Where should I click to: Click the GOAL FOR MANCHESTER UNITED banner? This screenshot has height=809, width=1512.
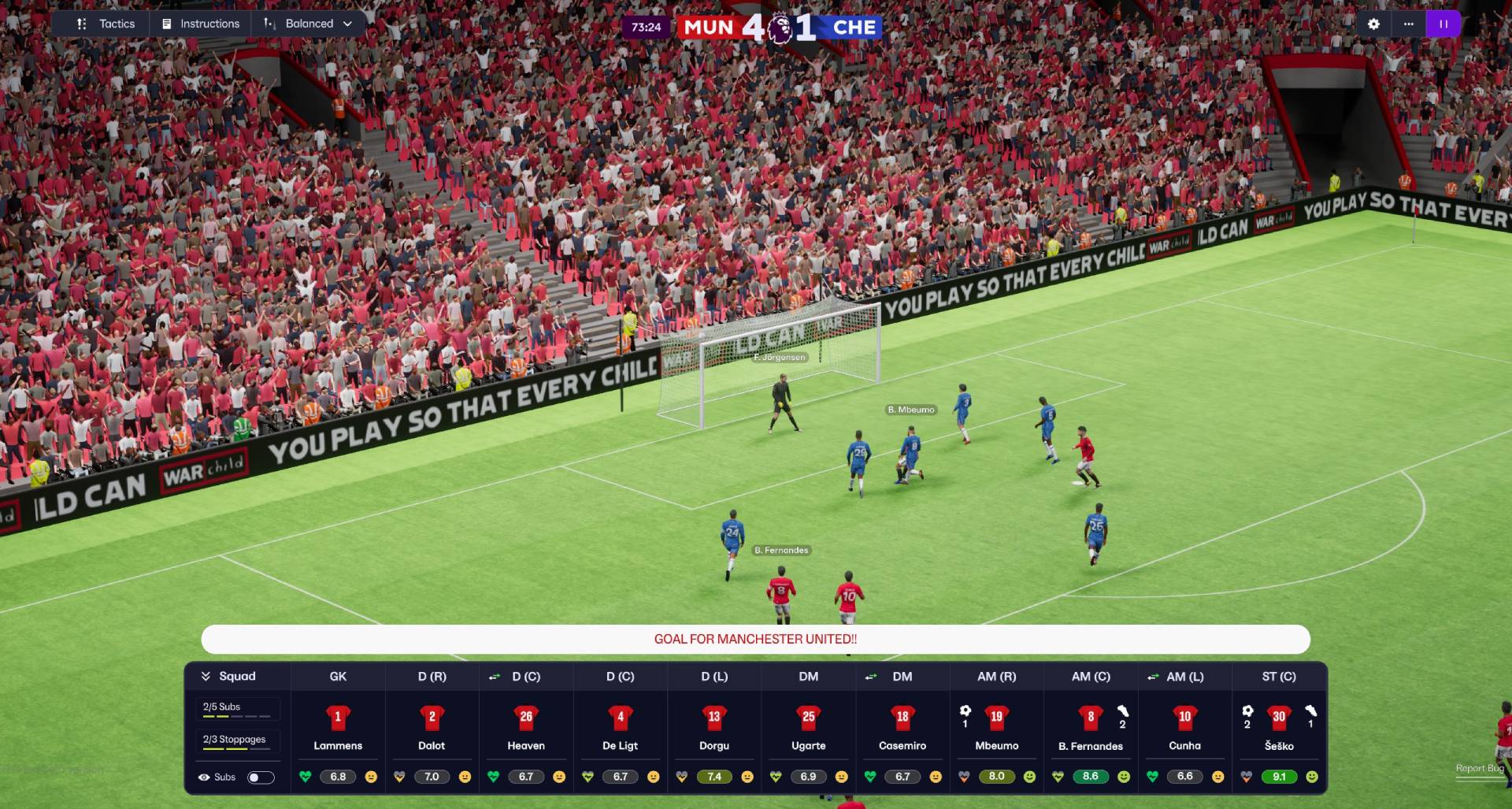coord(754,639)
